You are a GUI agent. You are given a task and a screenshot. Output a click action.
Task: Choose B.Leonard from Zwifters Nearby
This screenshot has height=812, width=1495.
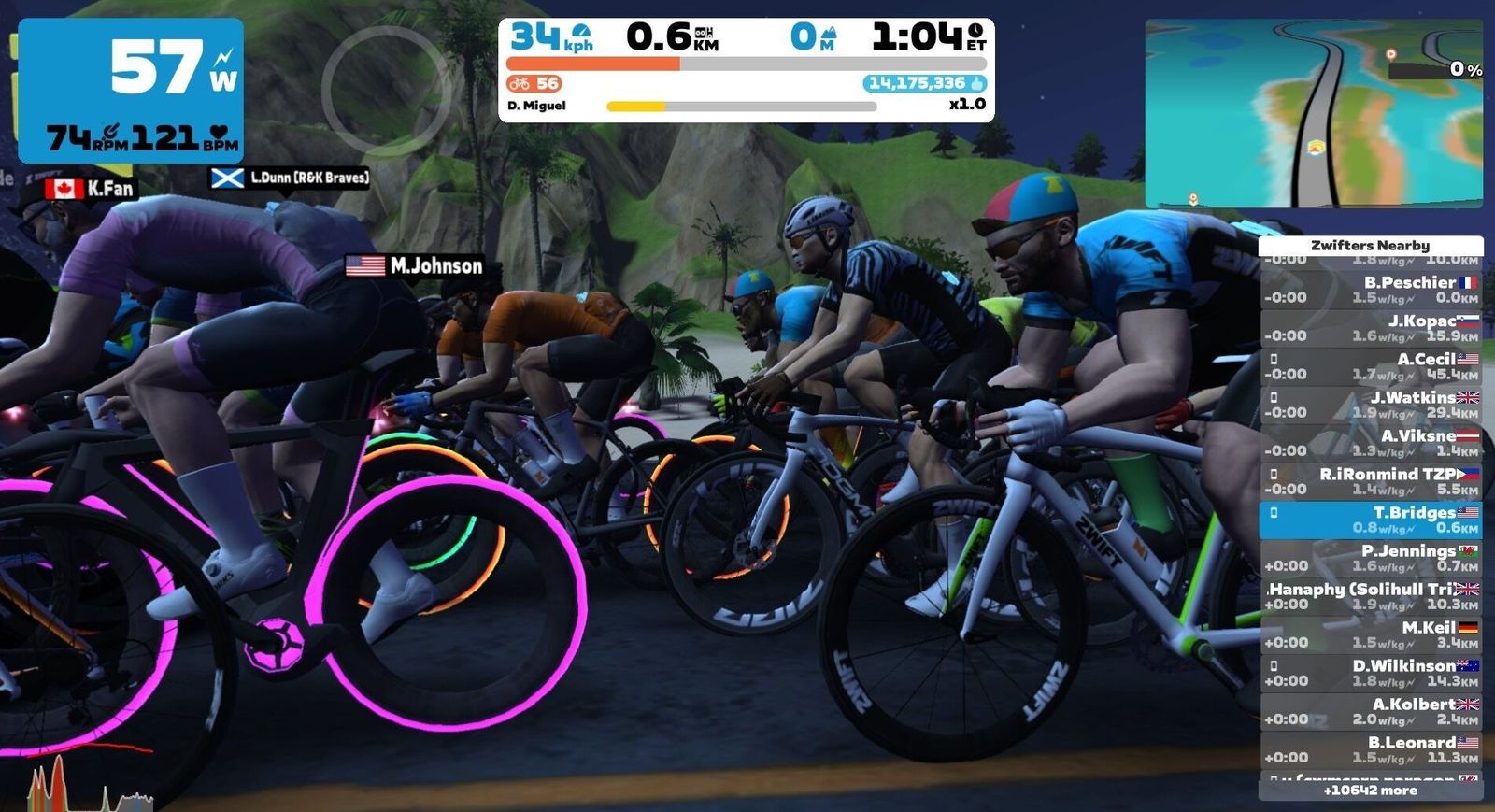1371,749
